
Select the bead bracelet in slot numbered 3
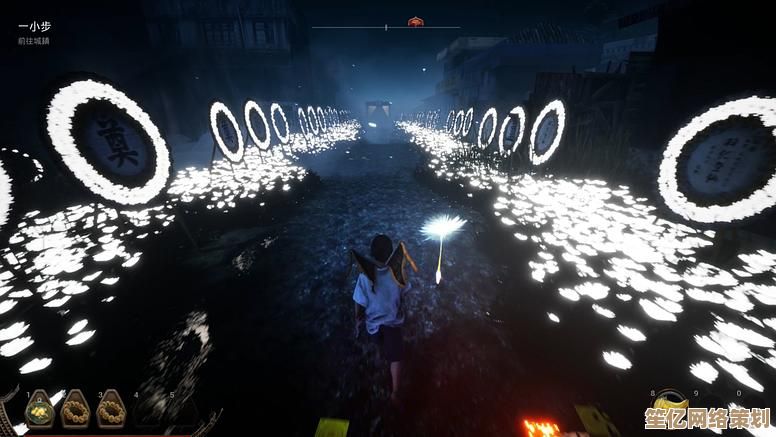click(110, 409)
